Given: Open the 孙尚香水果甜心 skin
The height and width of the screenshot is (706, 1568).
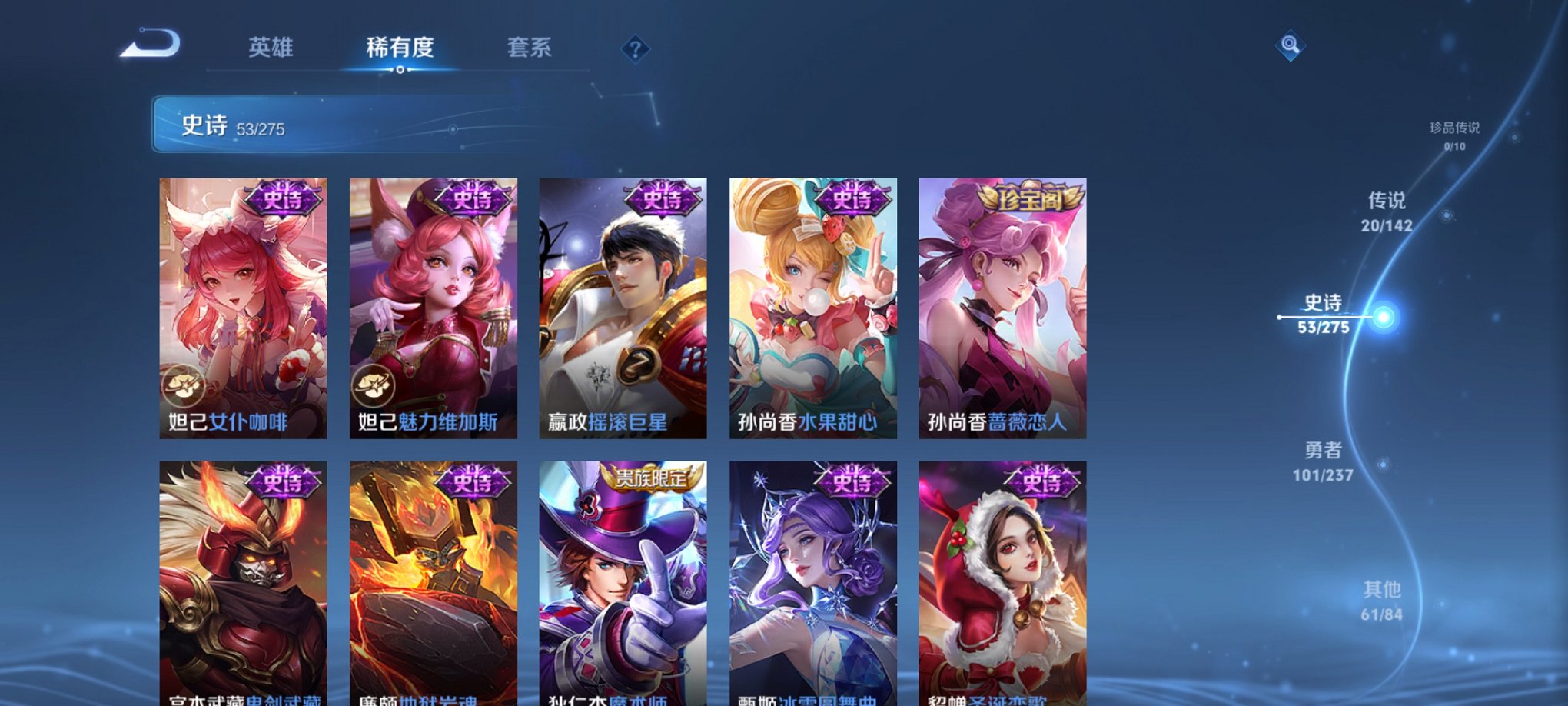Looking at the screenshot, I should (x=812, y=308).
